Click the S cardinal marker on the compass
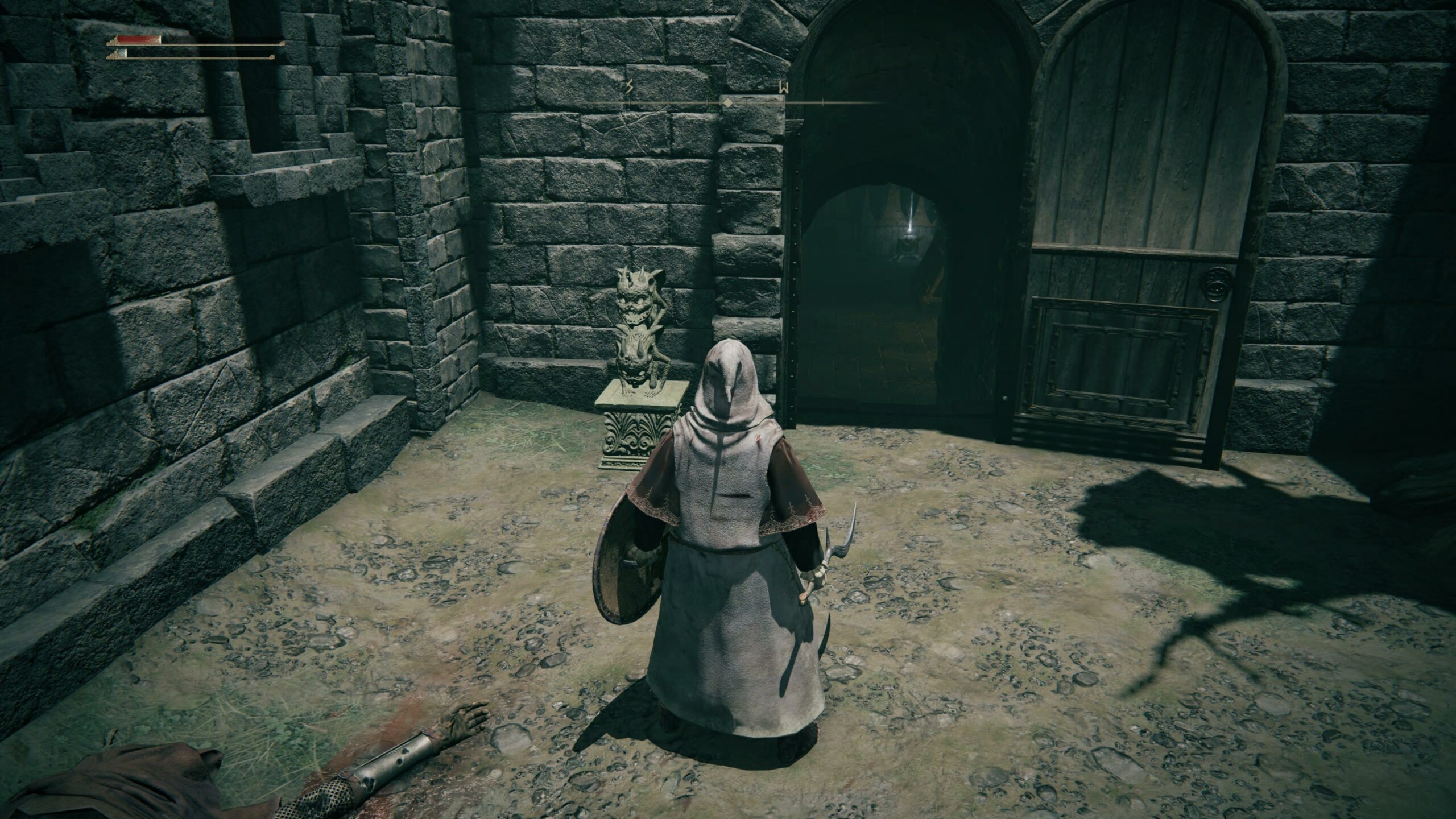The width and height of the screenshot is (1456, 819). coord(629,86)
